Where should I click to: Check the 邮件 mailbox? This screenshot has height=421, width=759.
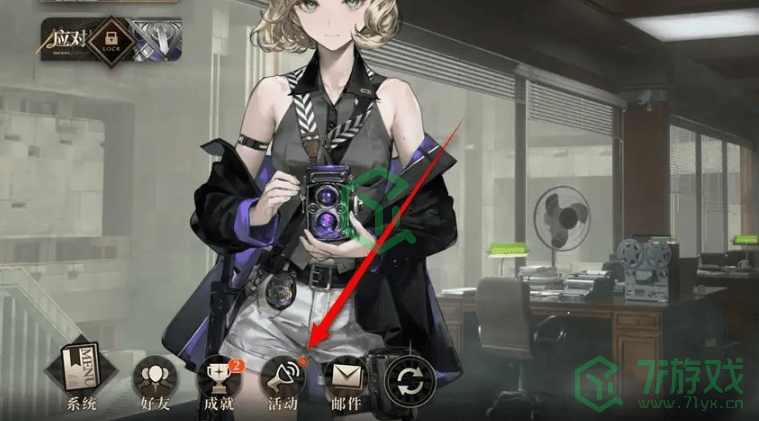pos(345,378)
